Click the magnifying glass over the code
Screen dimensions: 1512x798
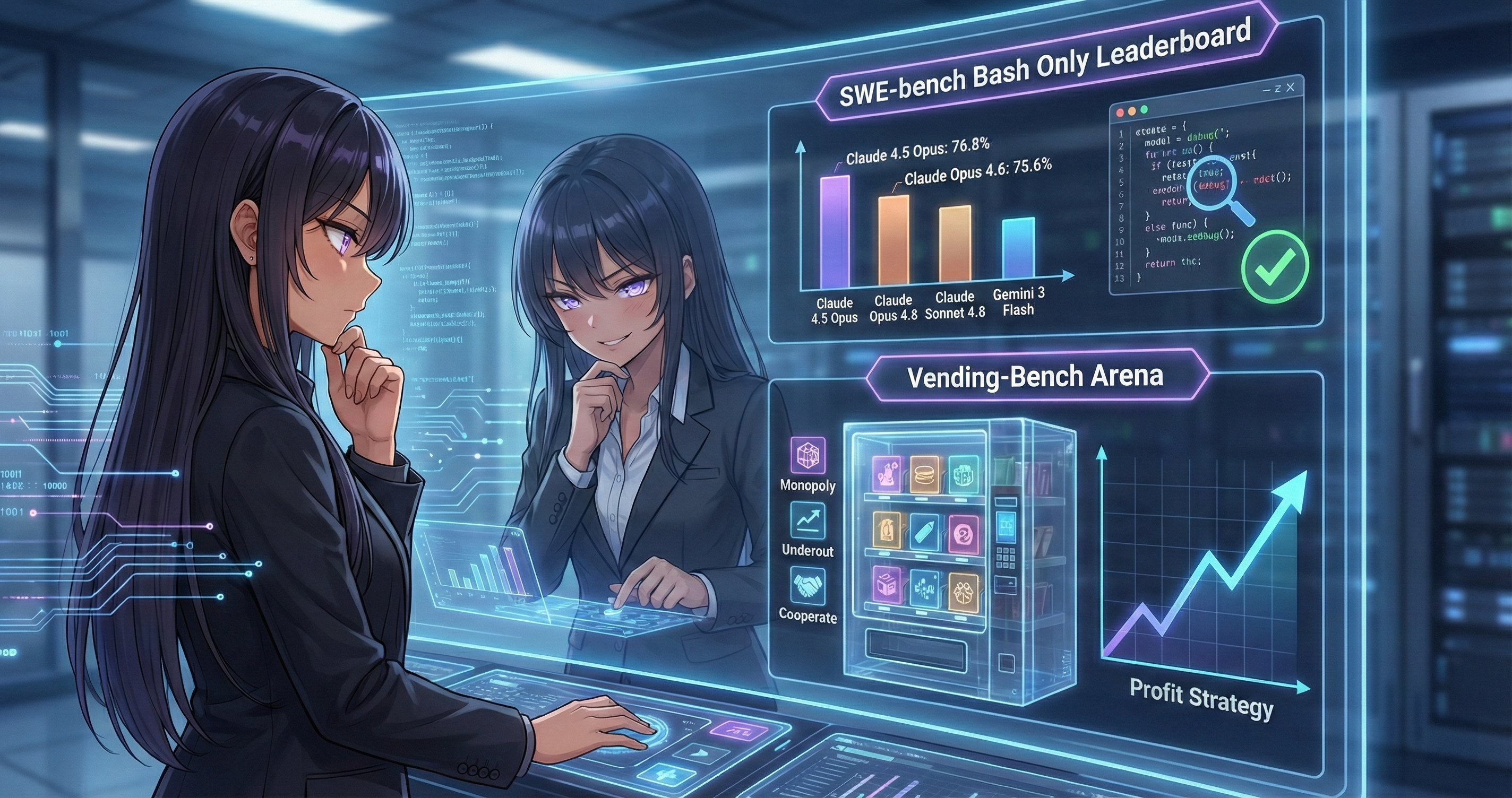coord(1216,186)
